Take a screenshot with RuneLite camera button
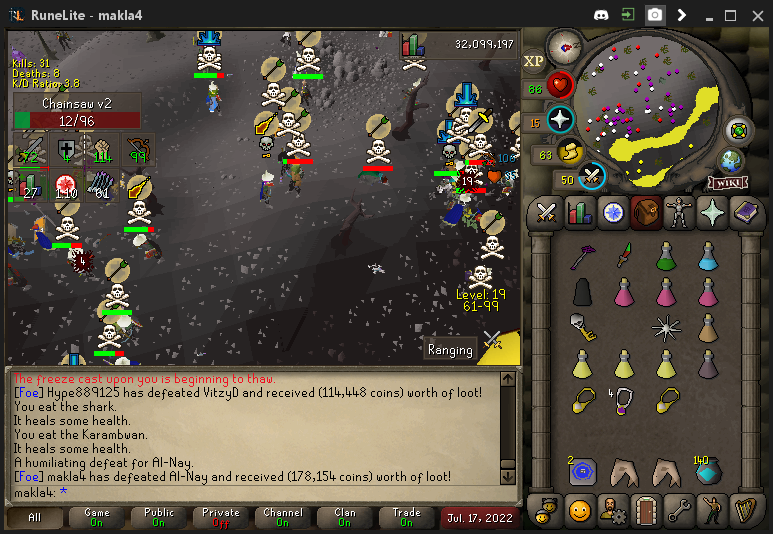773x534 pixels. point(654,15)
